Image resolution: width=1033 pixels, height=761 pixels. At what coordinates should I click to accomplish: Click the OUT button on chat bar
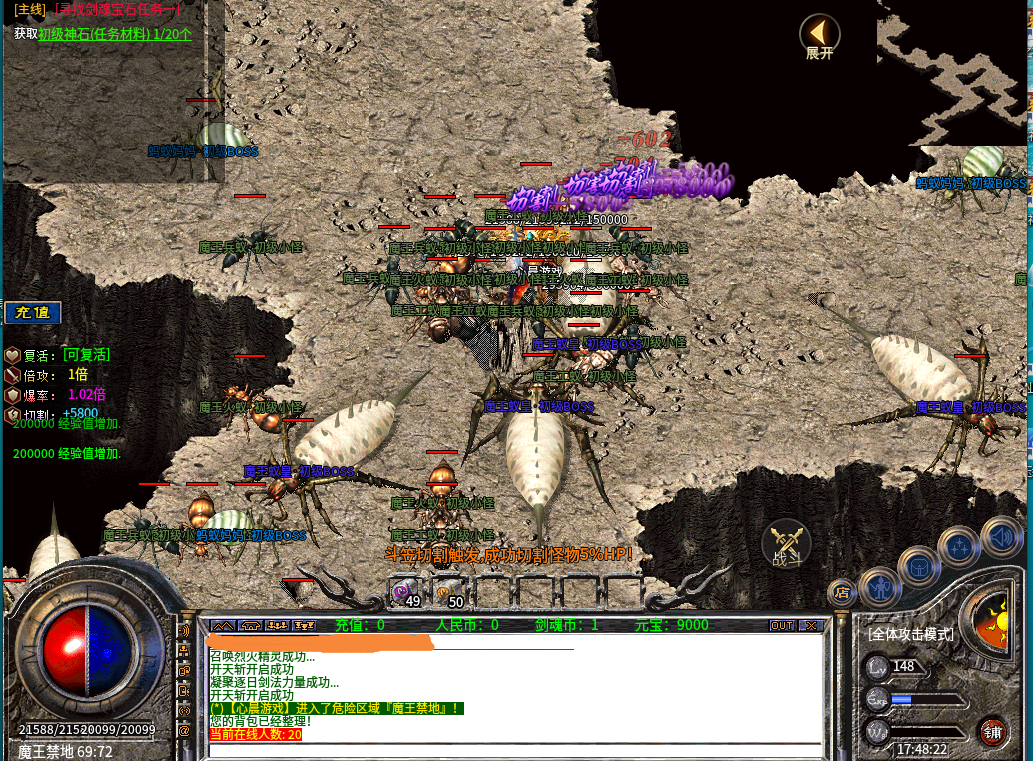tap(782, 625)
